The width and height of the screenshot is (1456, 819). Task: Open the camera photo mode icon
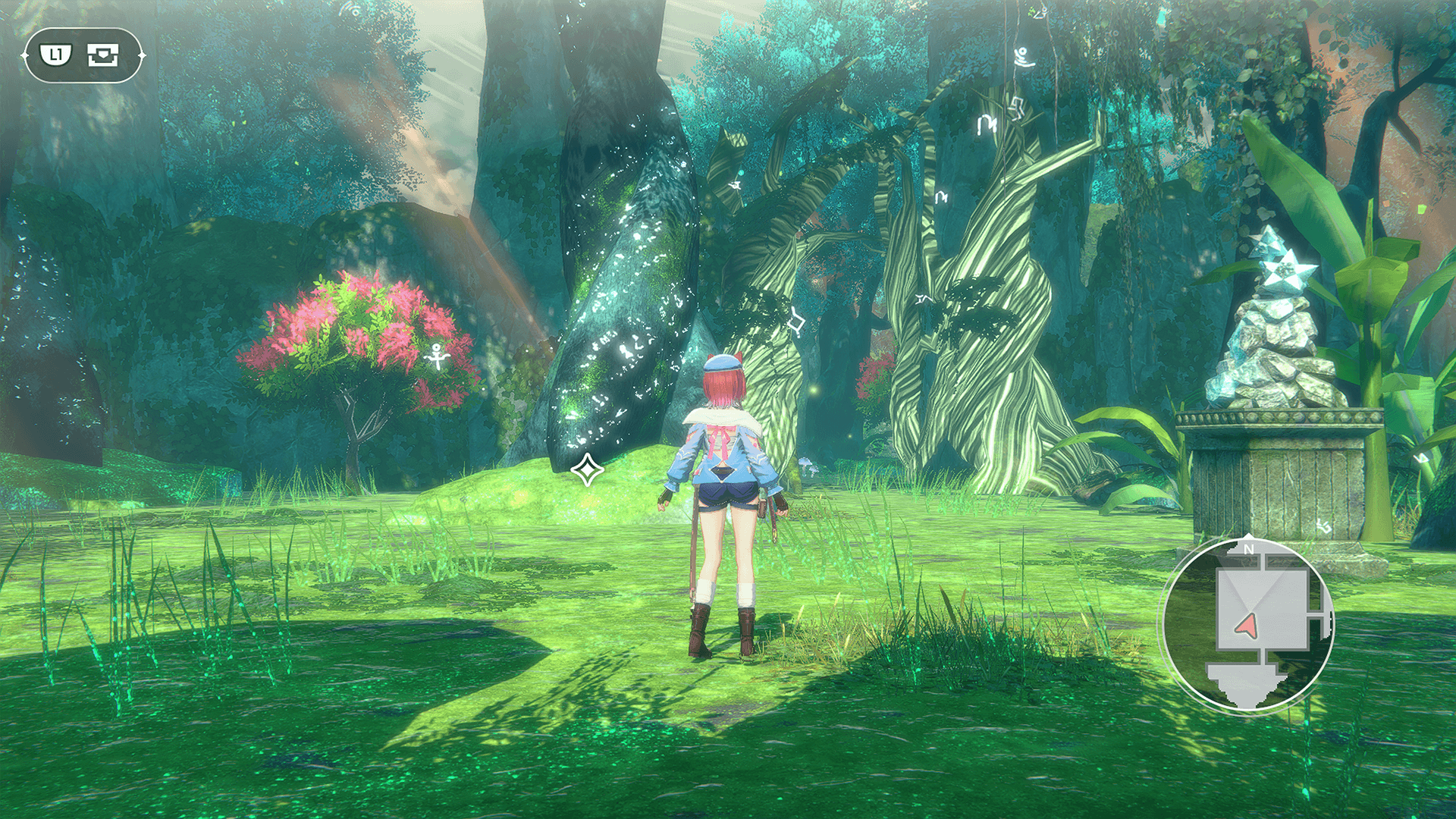[x=103, y=55]
